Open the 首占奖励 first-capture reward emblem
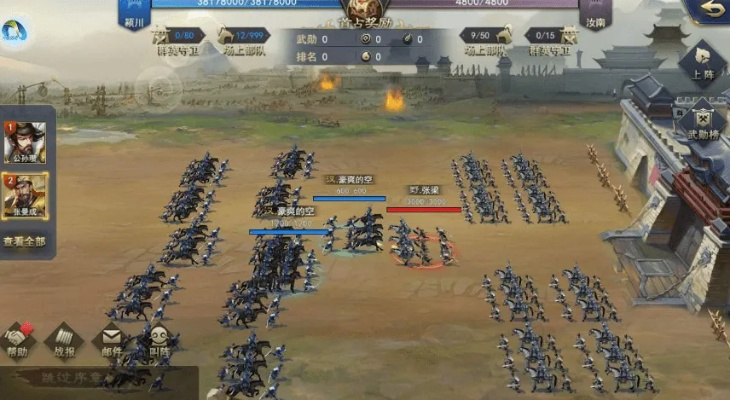 pos(364,12)
